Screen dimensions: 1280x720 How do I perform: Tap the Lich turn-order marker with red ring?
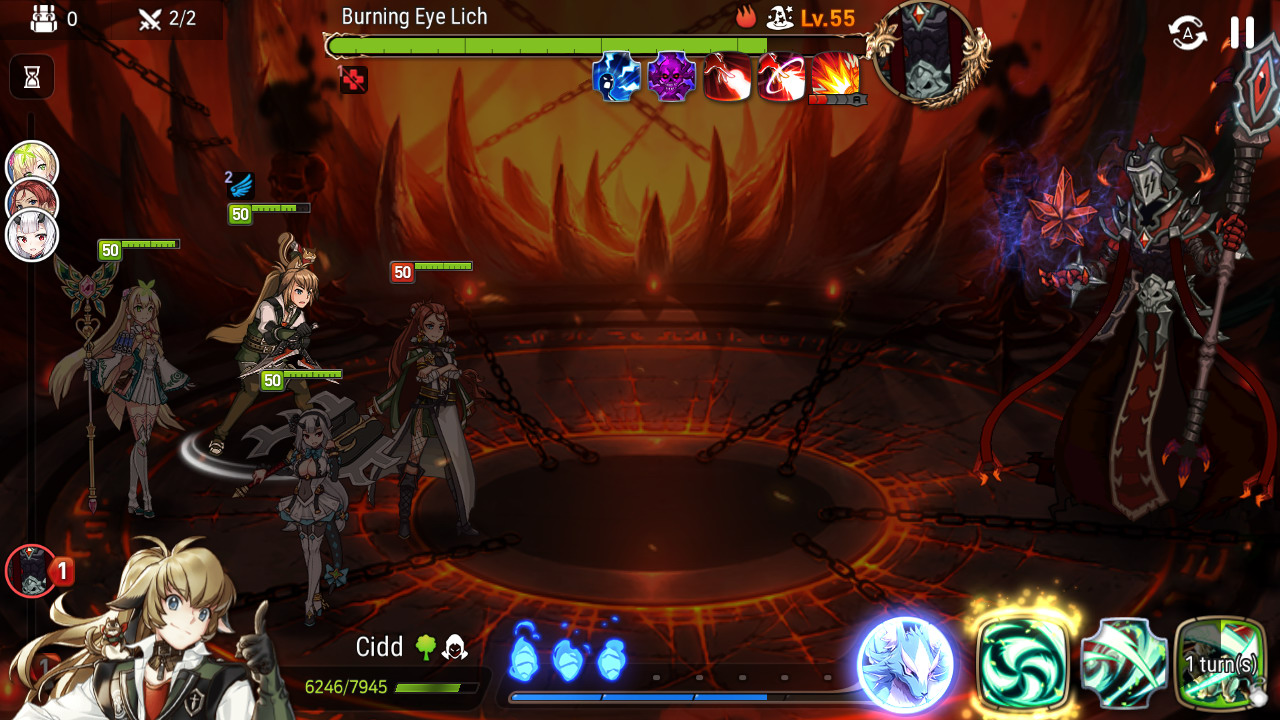tap(32, 571)
